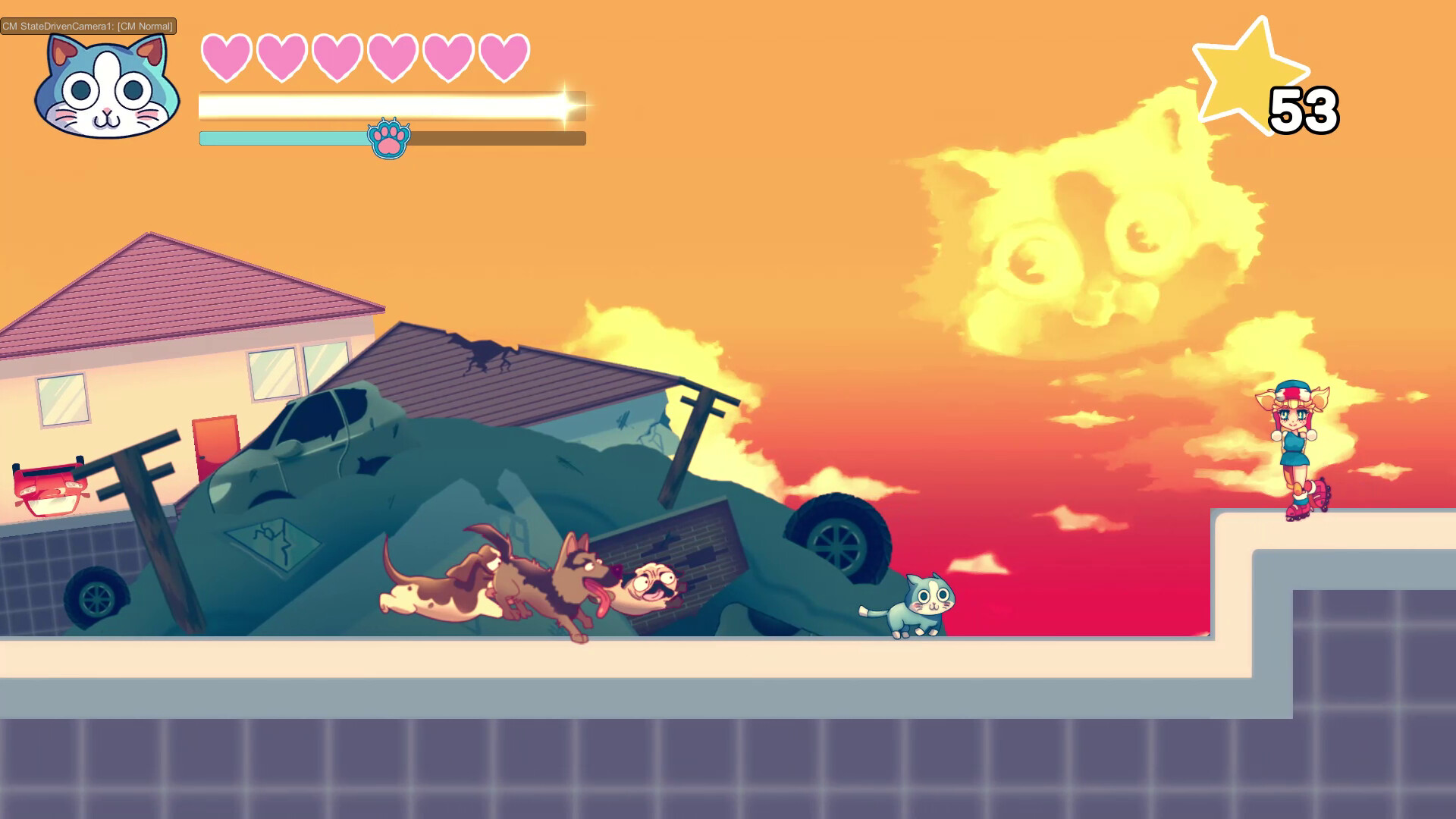The height and width of the screenshot is (819, 1456).
Task: Select the star score icon
Action: click(1249, 72)
